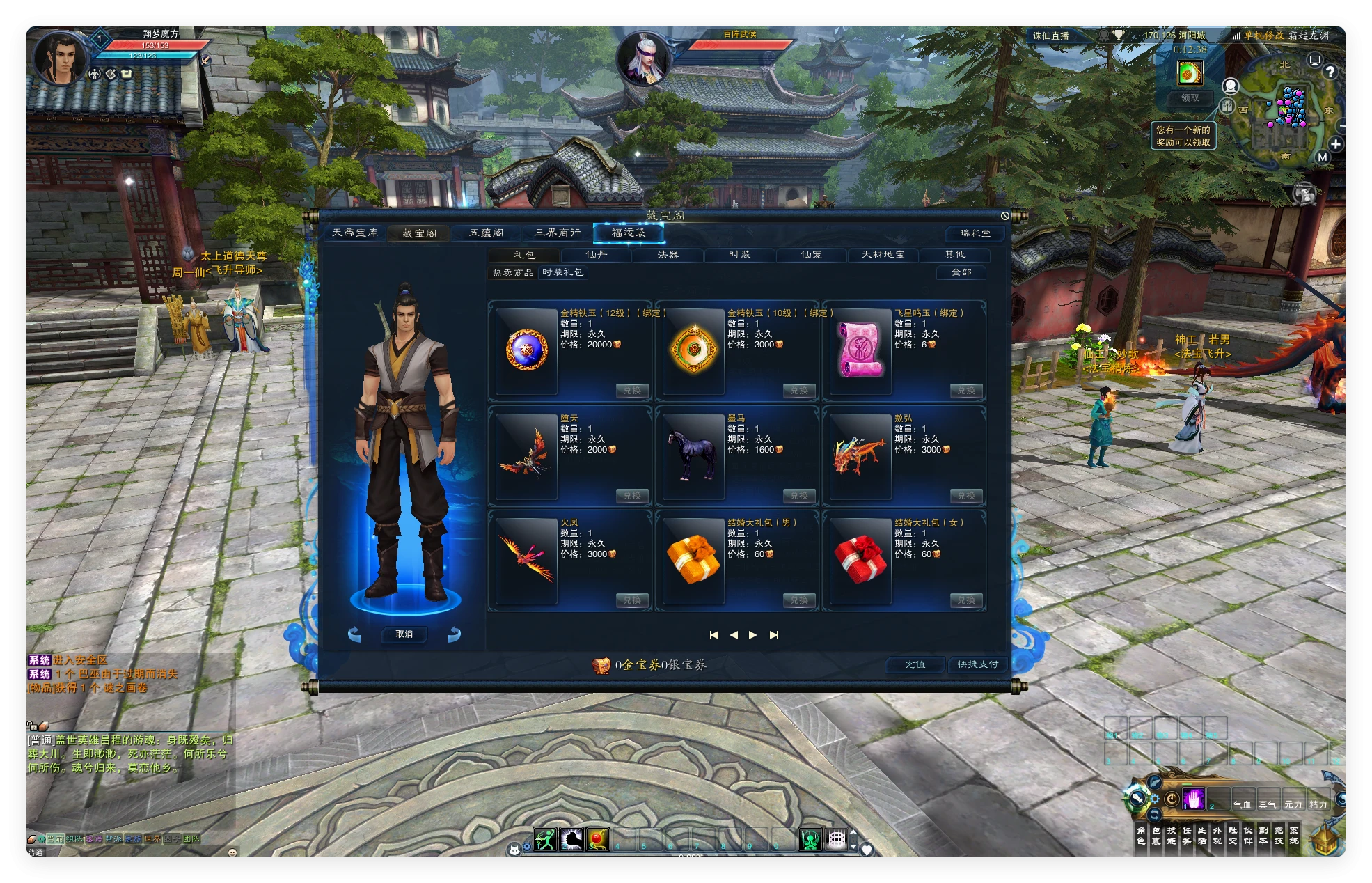Close the 藏宝阁 shop window
1372x883 pixels.
[x=1004, y=216]
